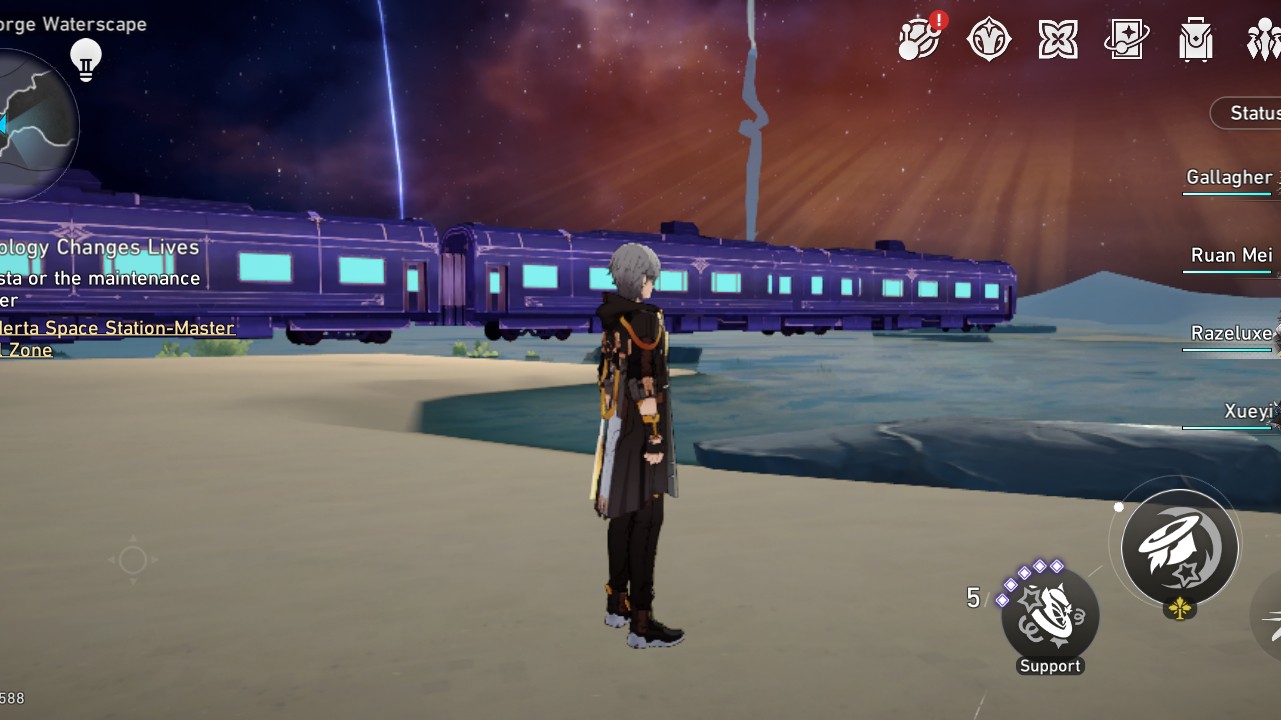Switch to Ruan Mei

click(1230, 256)
